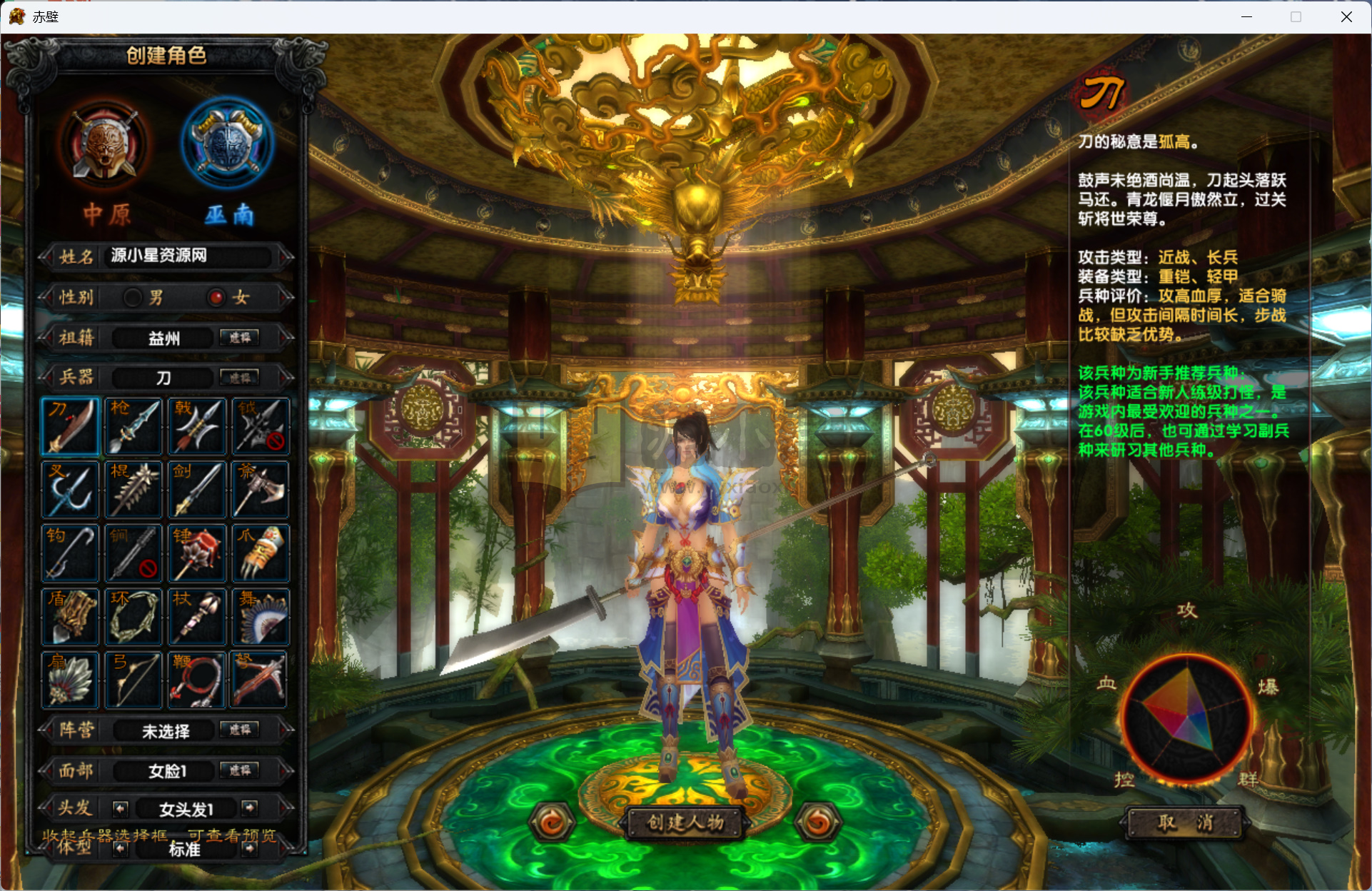Click the 创建人物 button

pos(684,822)
